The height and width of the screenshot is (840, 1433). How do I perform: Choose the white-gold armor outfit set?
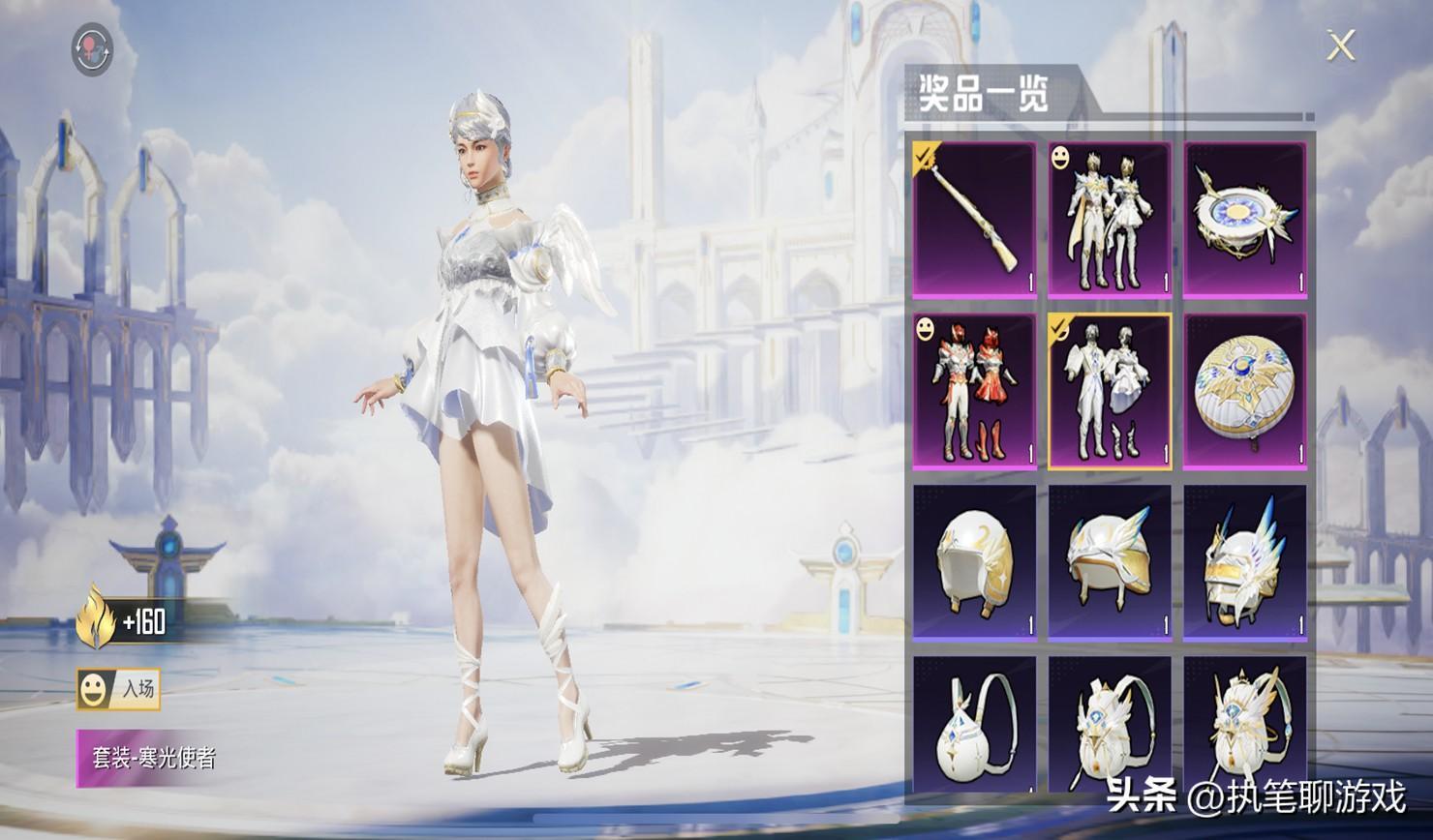tap(1110, 219)
